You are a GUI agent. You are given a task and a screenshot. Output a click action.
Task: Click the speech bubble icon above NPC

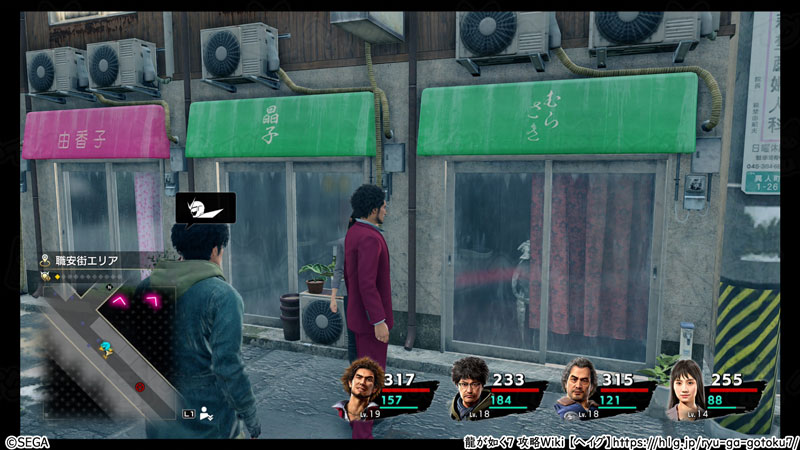pos(205,208)
